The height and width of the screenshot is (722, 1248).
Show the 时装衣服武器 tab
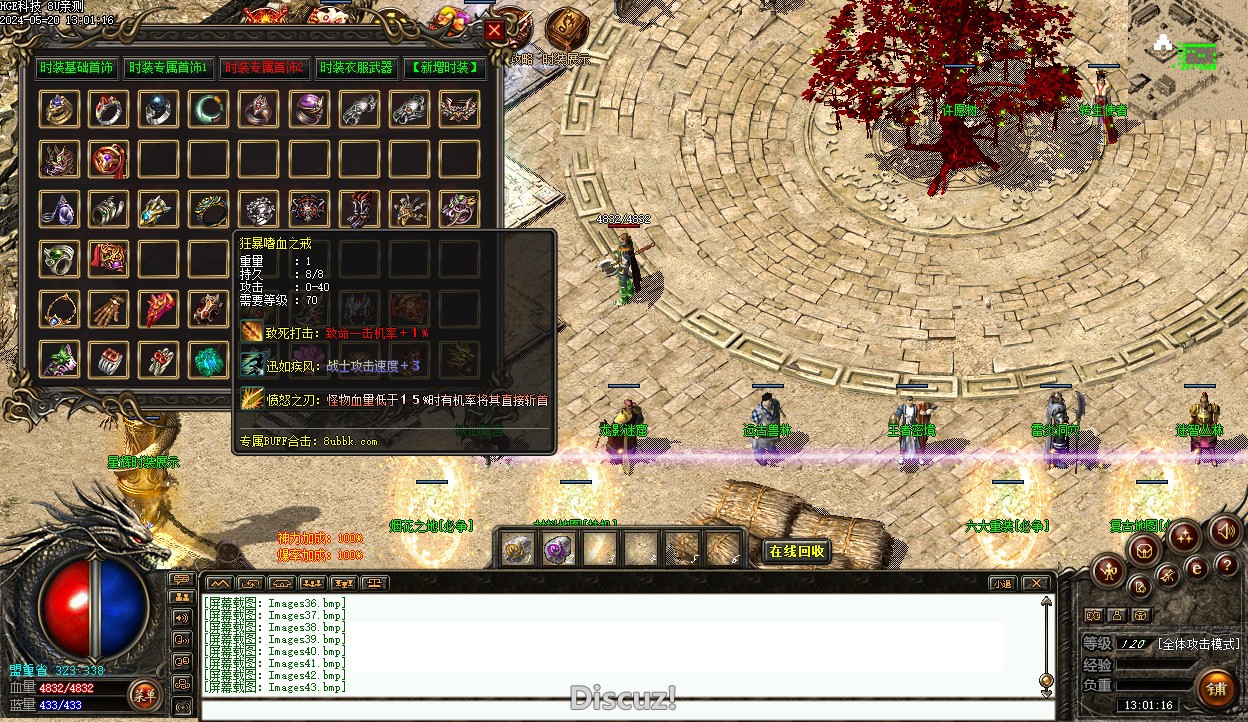click(x=355, y=68)
